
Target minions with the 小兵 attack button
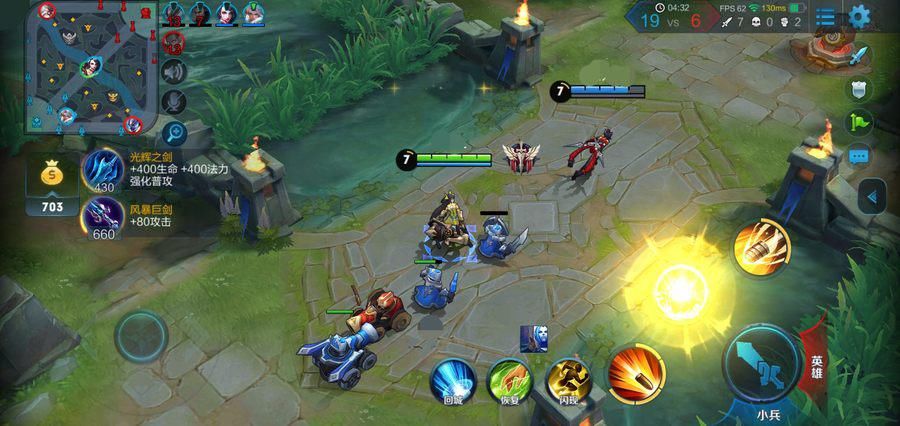click(x=762, y=364)
